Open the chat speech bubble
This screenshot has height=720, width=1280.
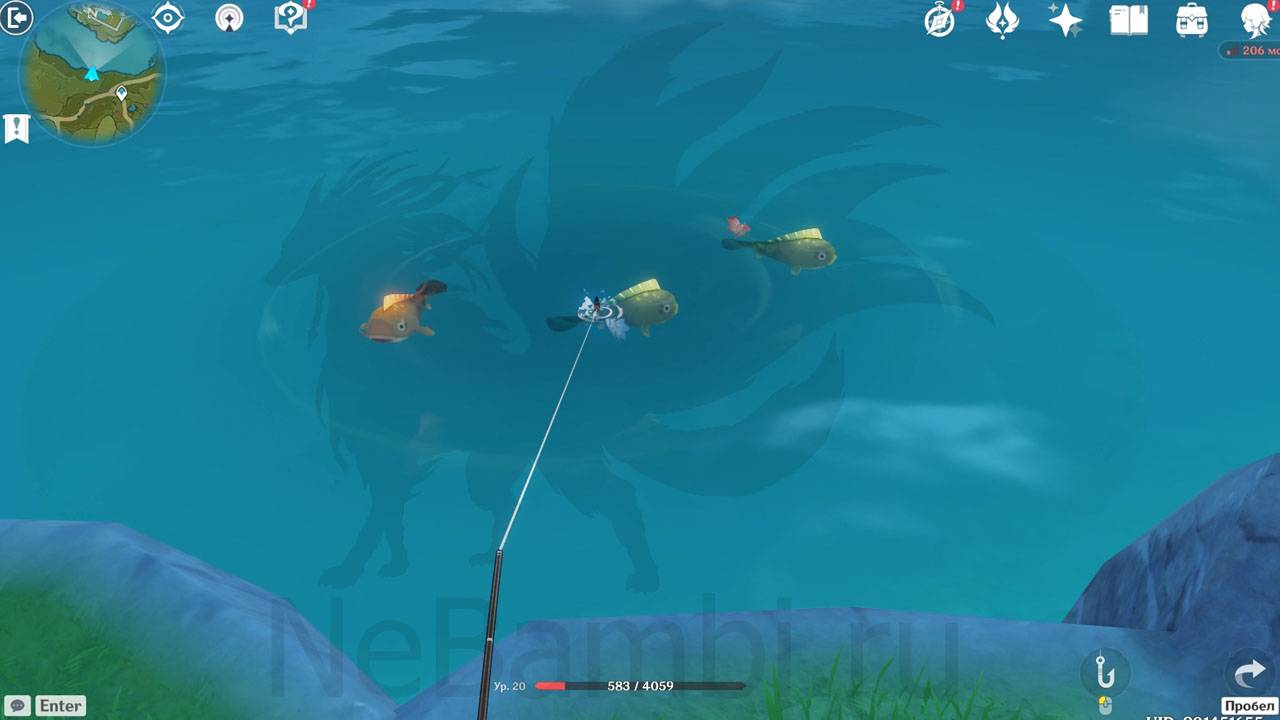pyautogui.click(x=17, y=705)
